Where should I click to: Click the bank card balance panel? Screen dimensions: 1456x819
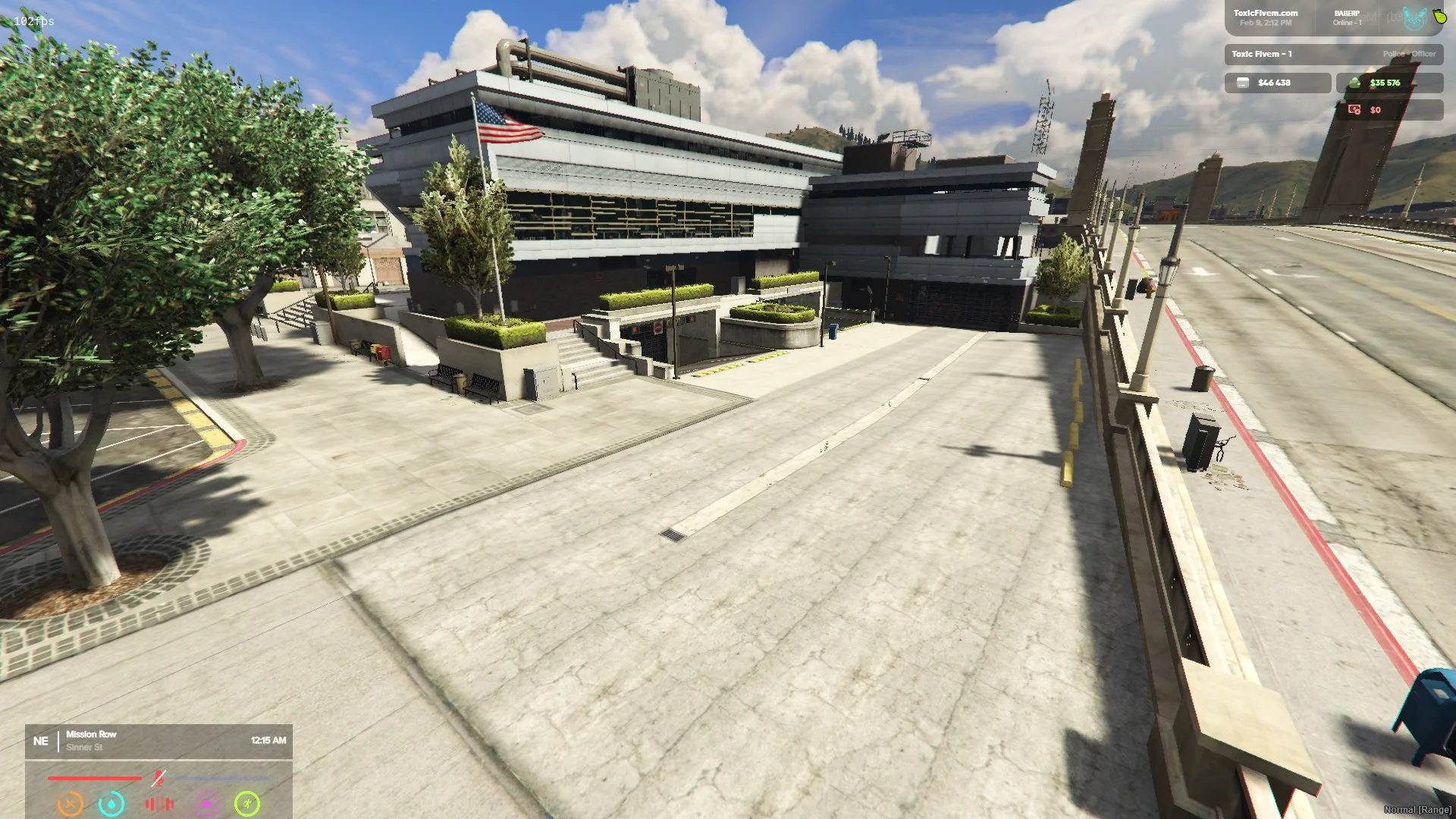click(1277, 83)
